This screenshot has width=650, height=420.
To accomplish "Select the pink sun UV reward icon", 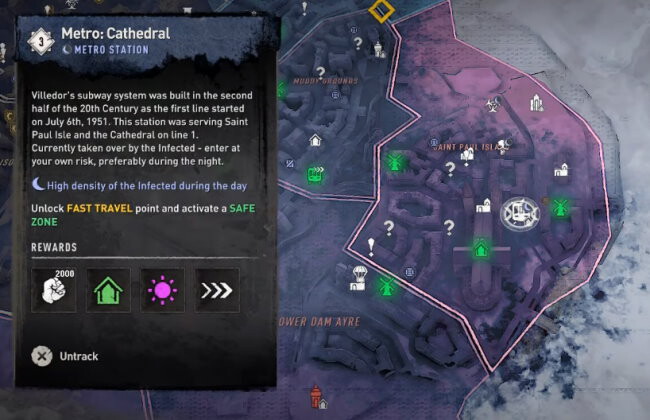I will pyautogui.click(x=162, y=290).
